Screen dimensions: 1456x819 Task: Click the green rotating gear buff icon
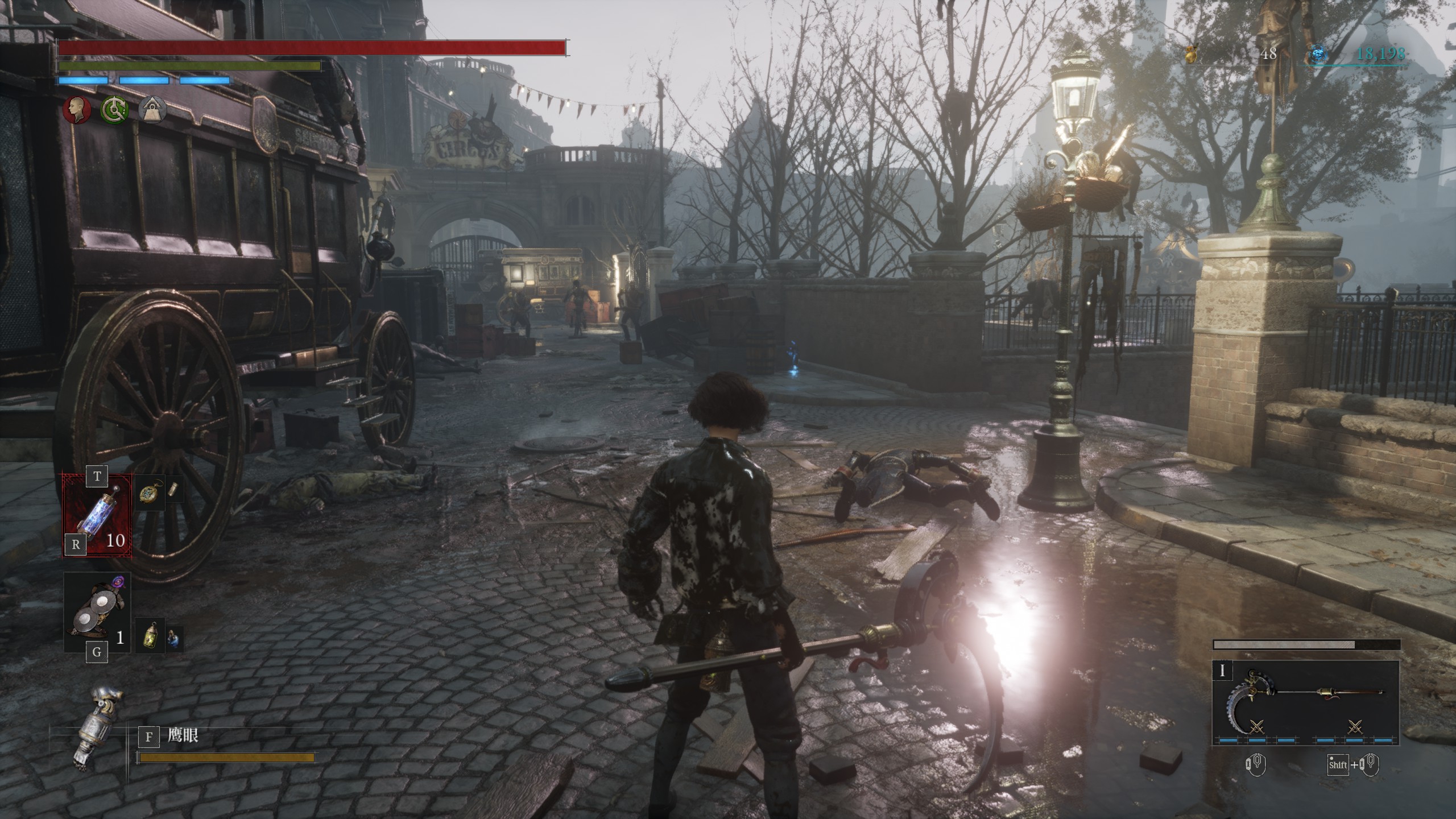point(114,109)
